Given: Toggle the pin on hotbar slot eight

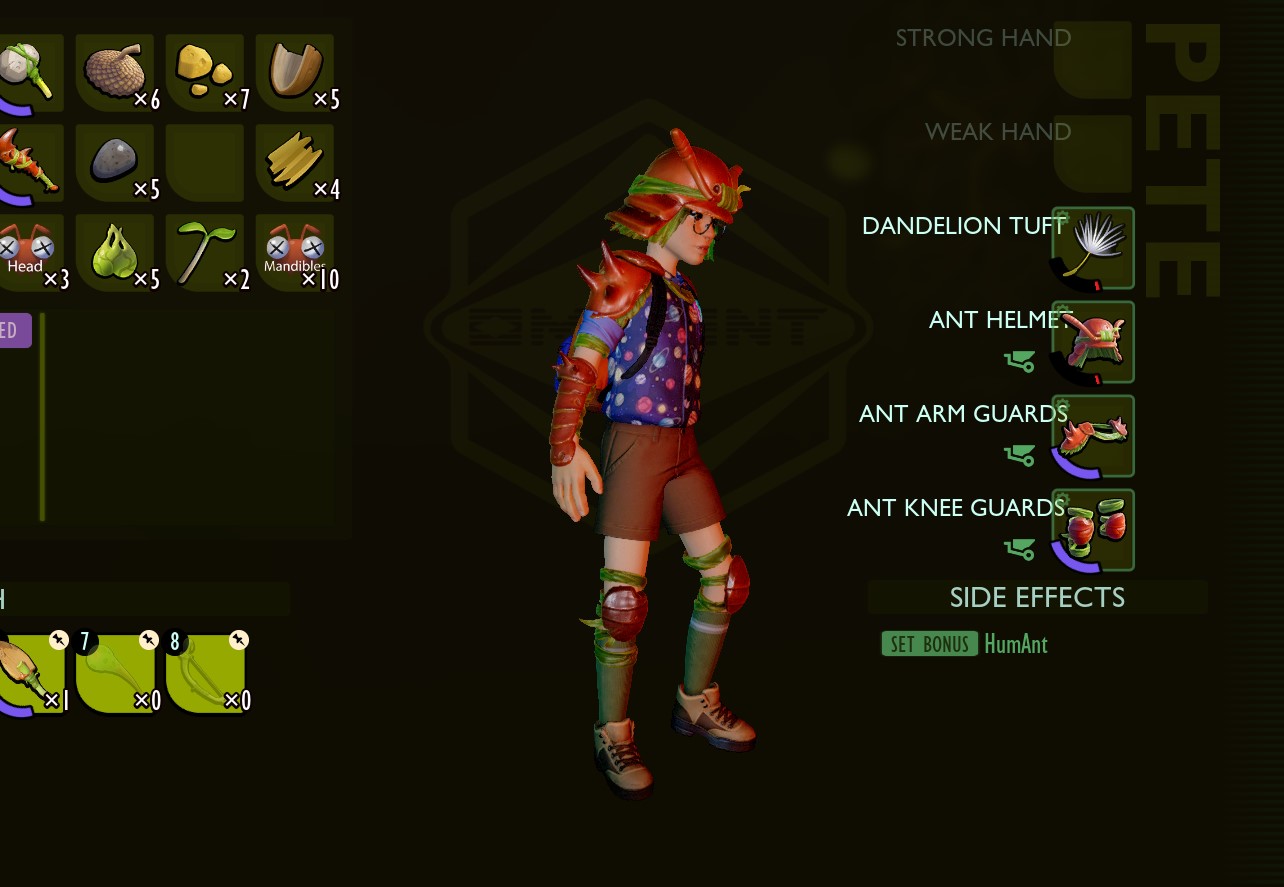Looking at the screenshot, I should [236, 640].
